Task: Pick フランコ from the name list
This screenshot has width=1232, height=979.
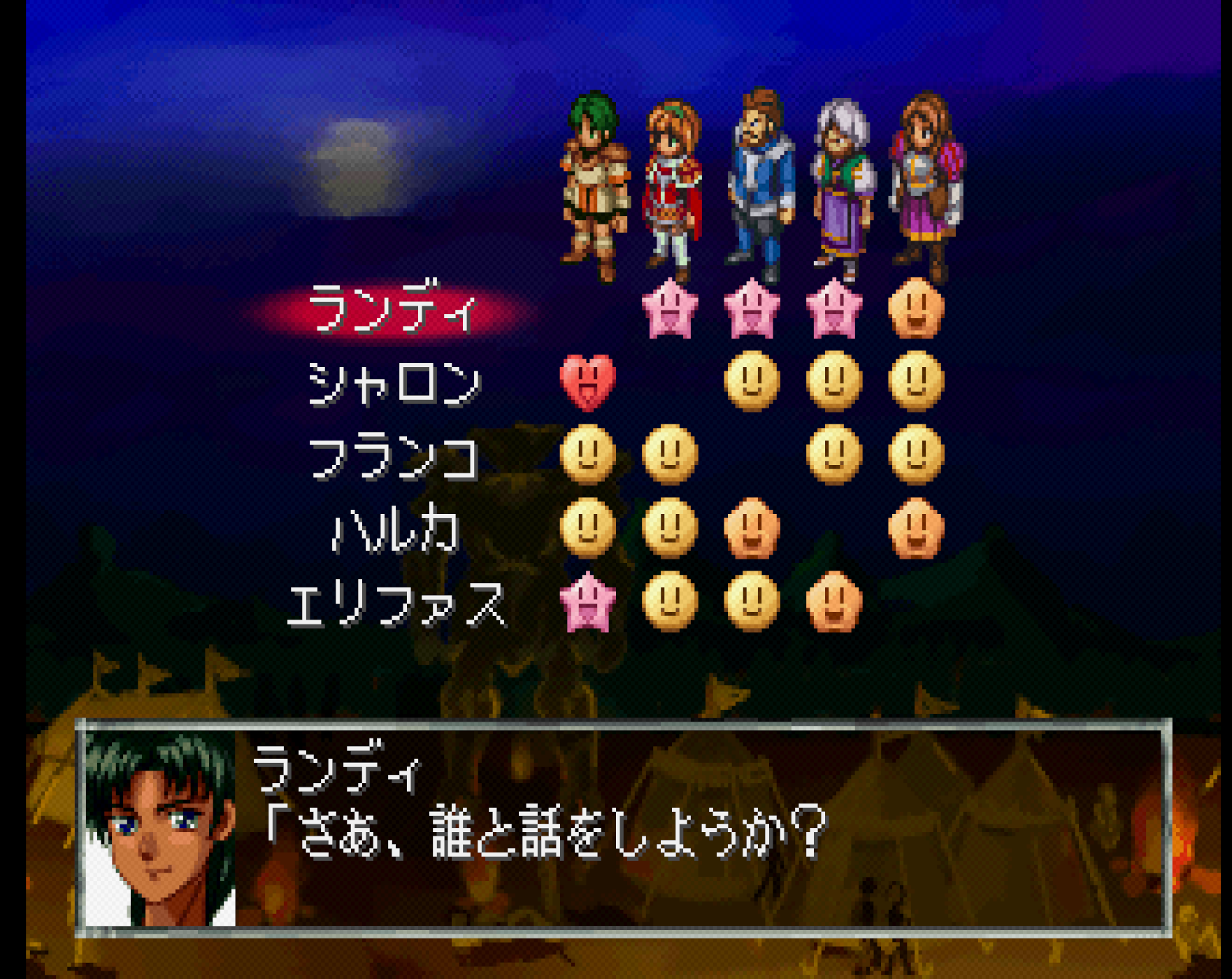Action: point(394,457)
